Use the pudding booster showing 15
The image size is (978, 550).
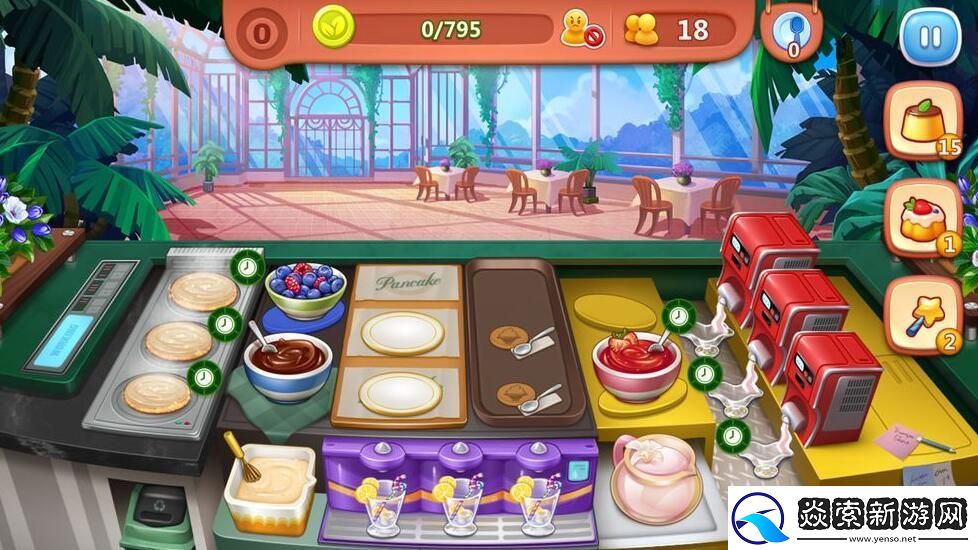922,119
